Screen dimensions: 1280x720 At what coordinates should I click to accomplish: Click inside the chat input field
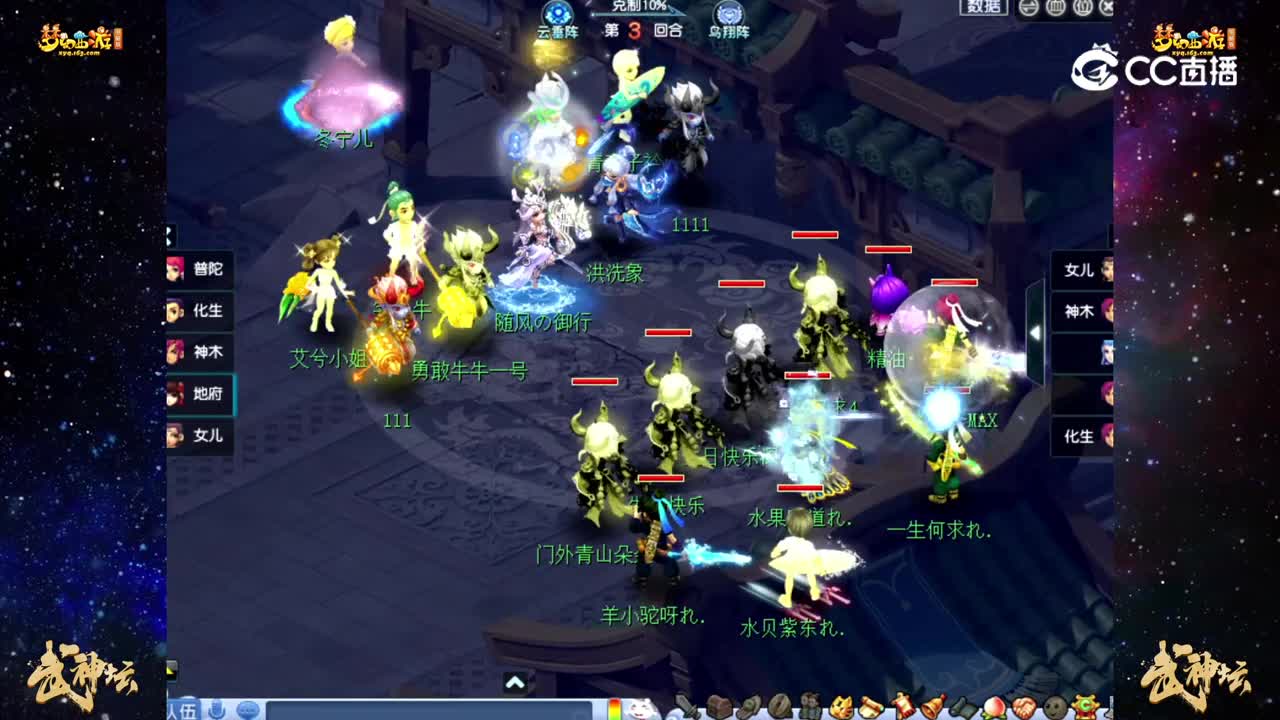(430, 707)
